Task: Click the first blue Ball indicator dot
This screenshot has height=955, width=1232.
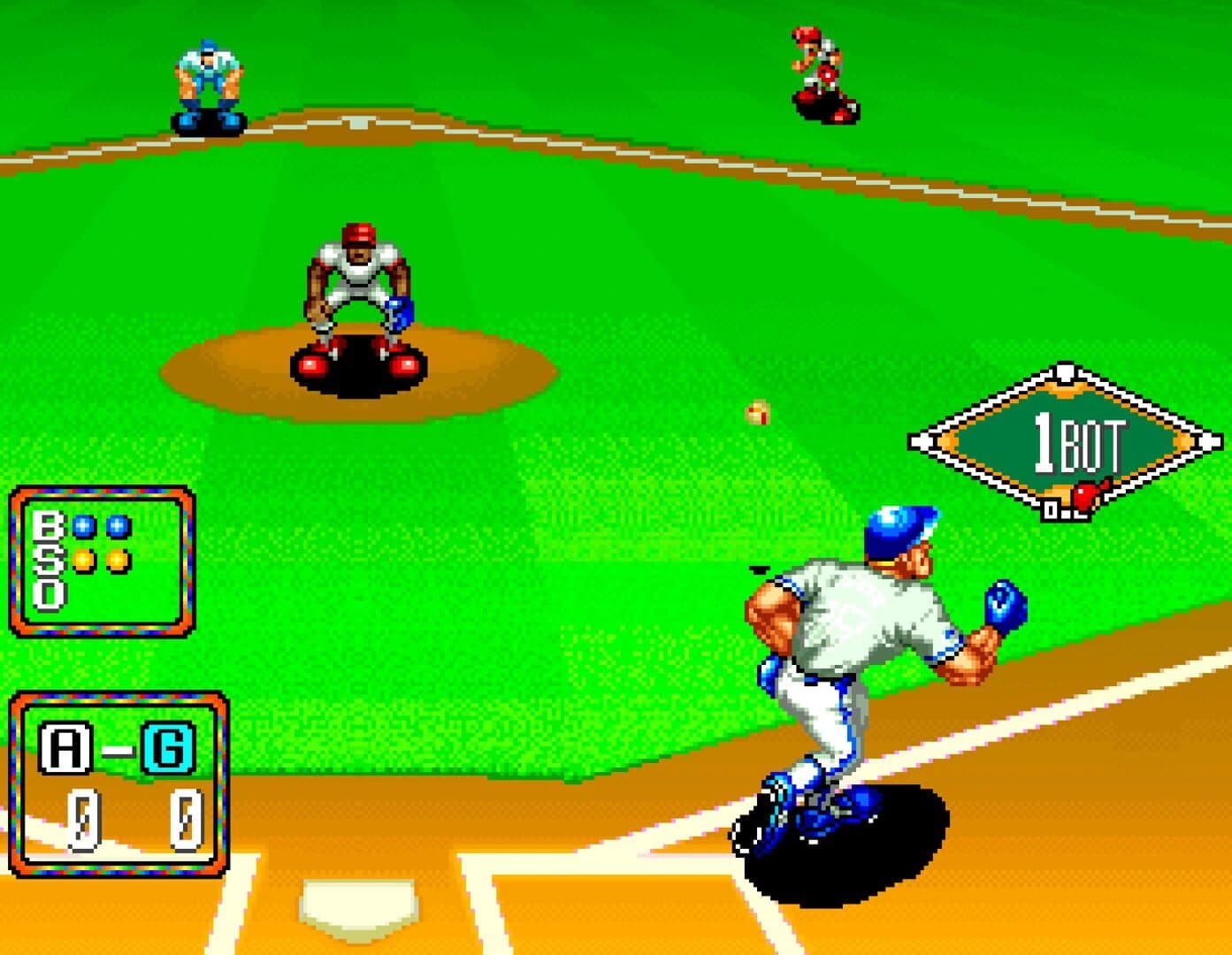Action: tap(81, 525)
